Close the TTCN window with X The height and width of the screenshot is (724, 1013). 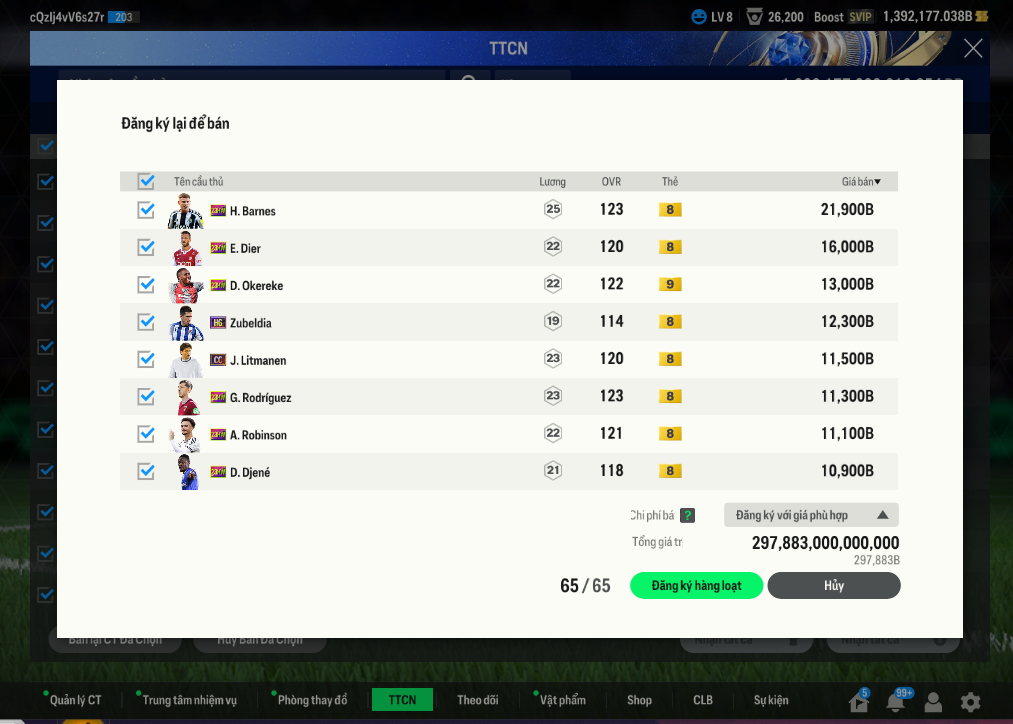pos(972,48)
